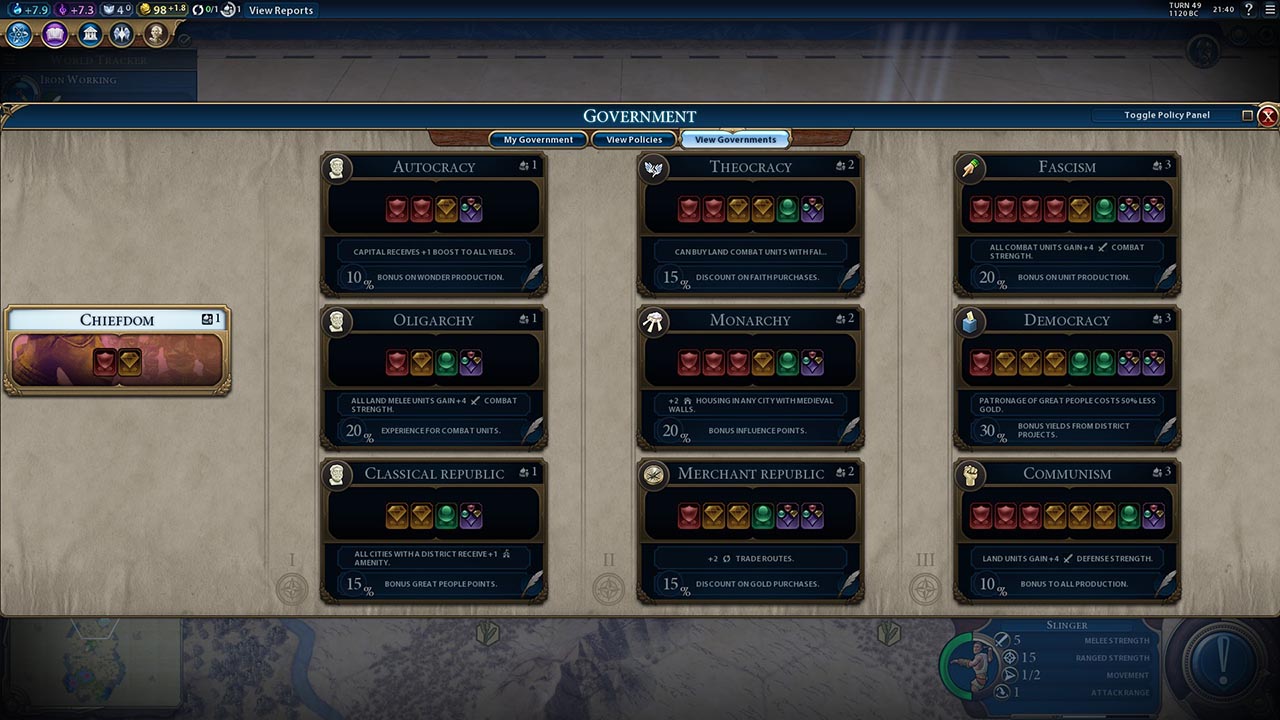Image resolution: width=1280 pixels, height=720 pixels.
Task: Switch to the My Government tab
Action: pyautogui.click(x=538, y=140)
